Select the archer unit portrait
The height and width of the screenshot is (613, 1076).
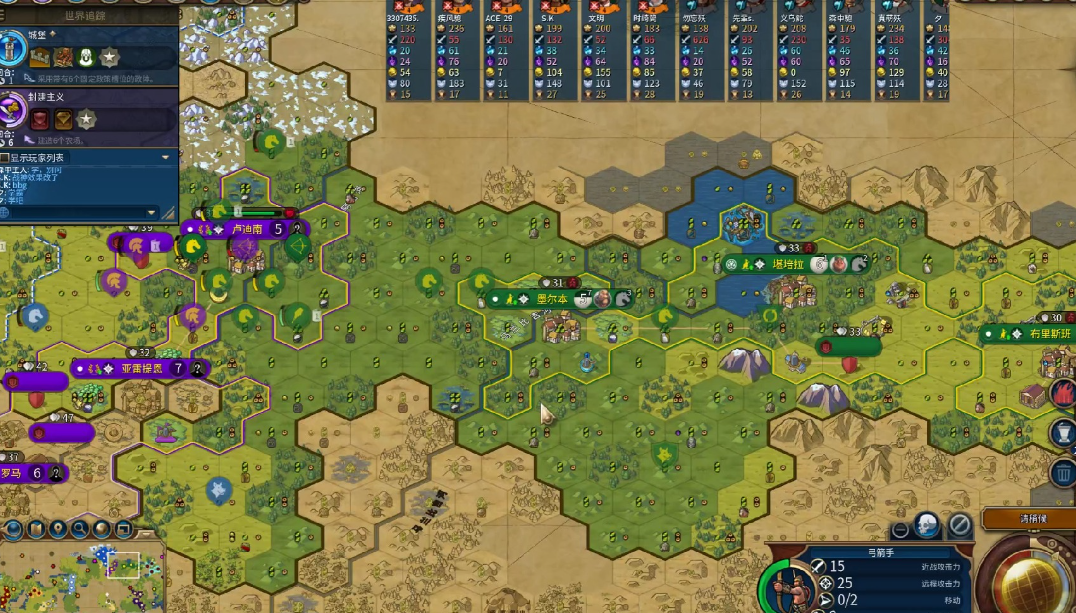(787, 585)
